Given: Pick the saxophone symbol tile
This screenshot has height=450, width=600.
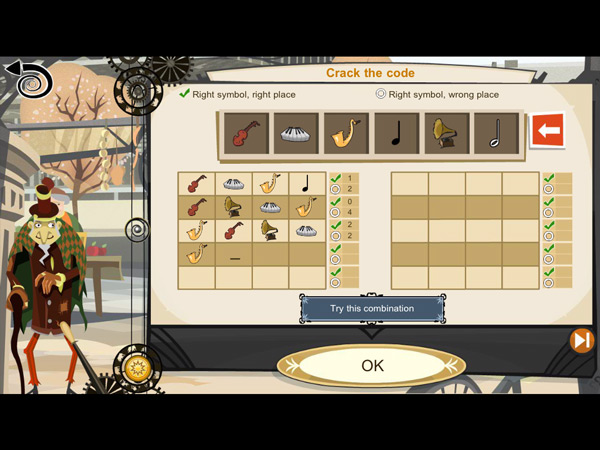Looking at the screenshot, I should [x=346, y=133].
